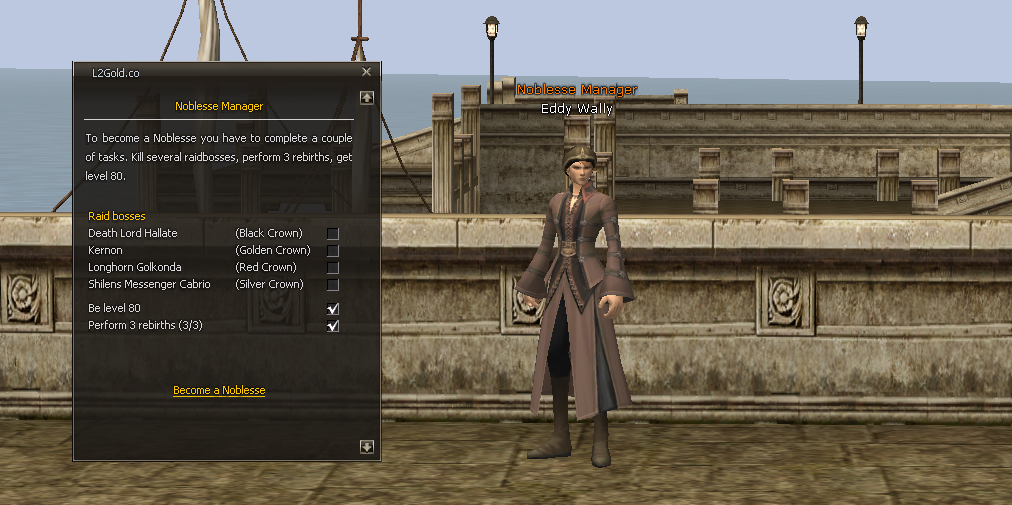Tick the Shilens Messenger Cabrio checkbox
1012x505 pixels.
tap(333, 285)
